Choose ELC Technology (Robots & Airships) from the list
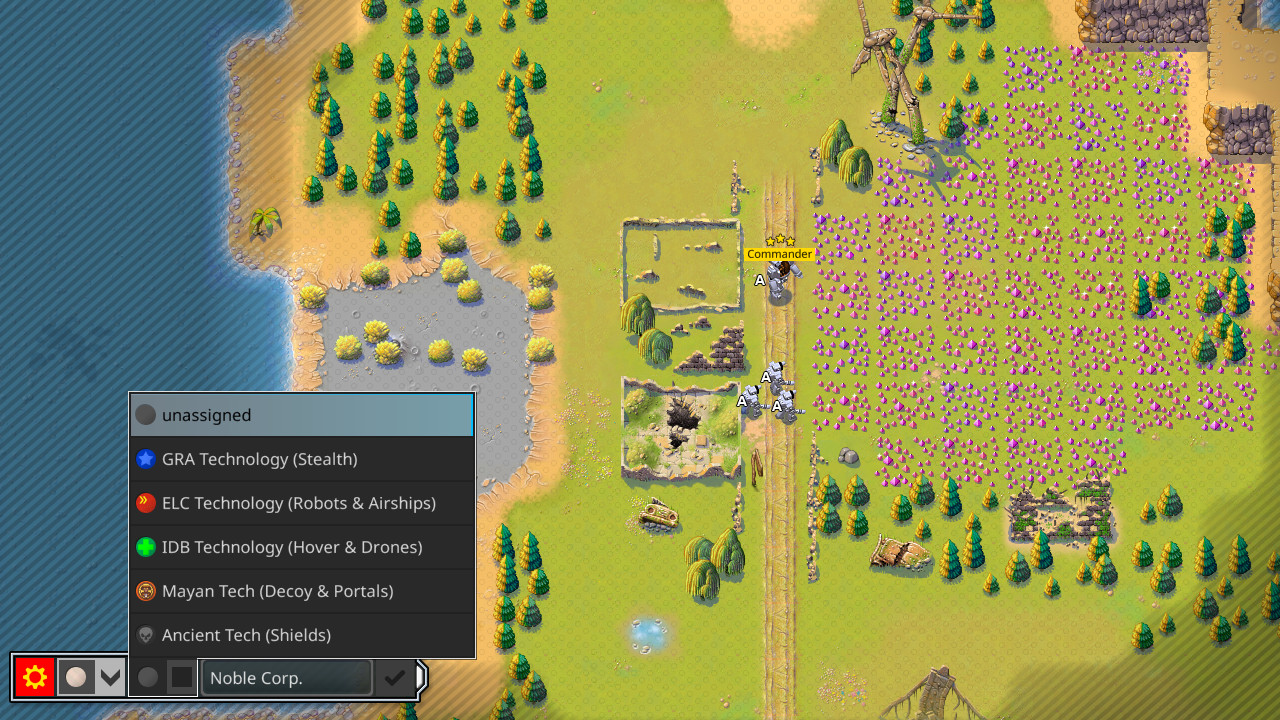 click(300, 503)
